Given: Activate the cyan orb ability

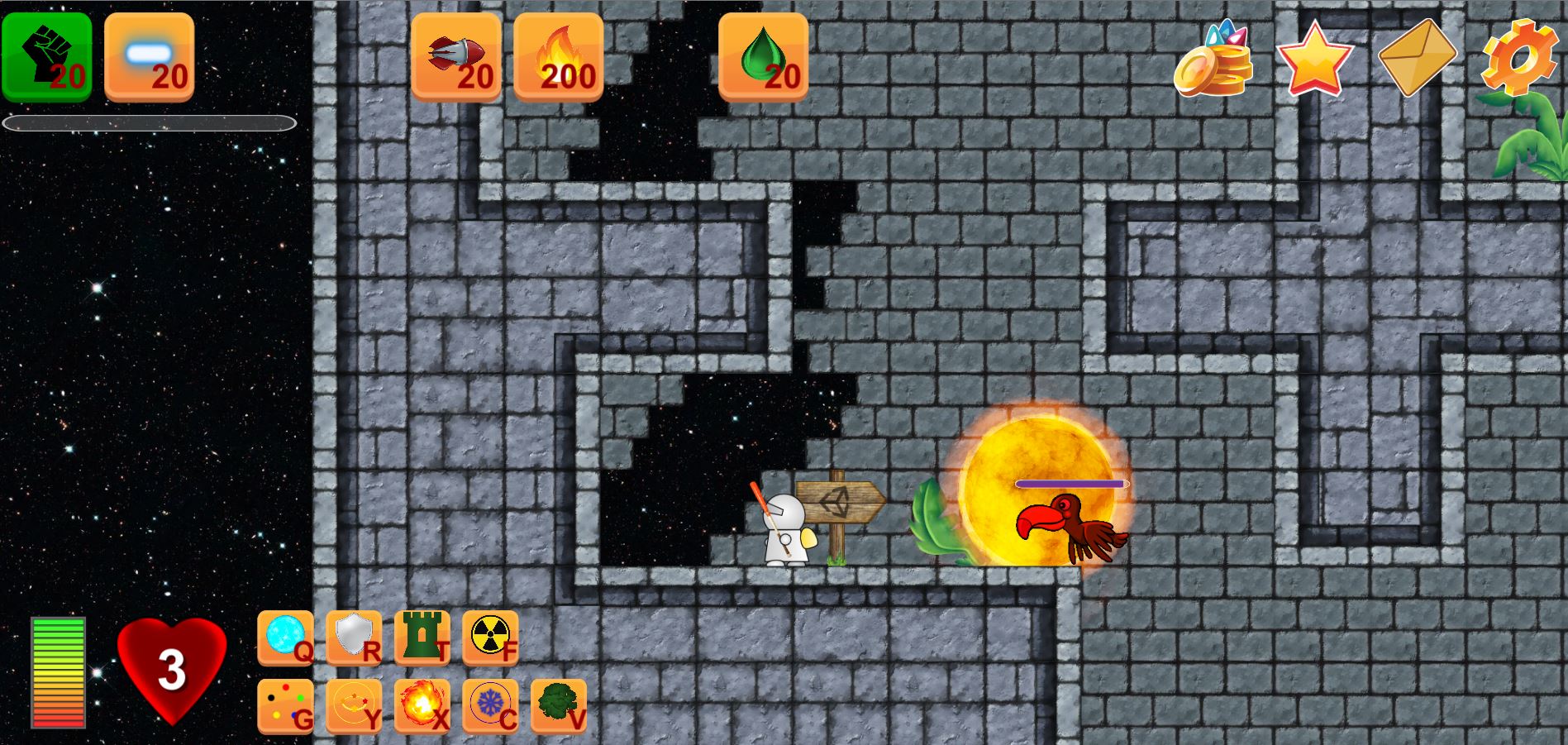Looking at the screenshot, I should pos(286,638).
